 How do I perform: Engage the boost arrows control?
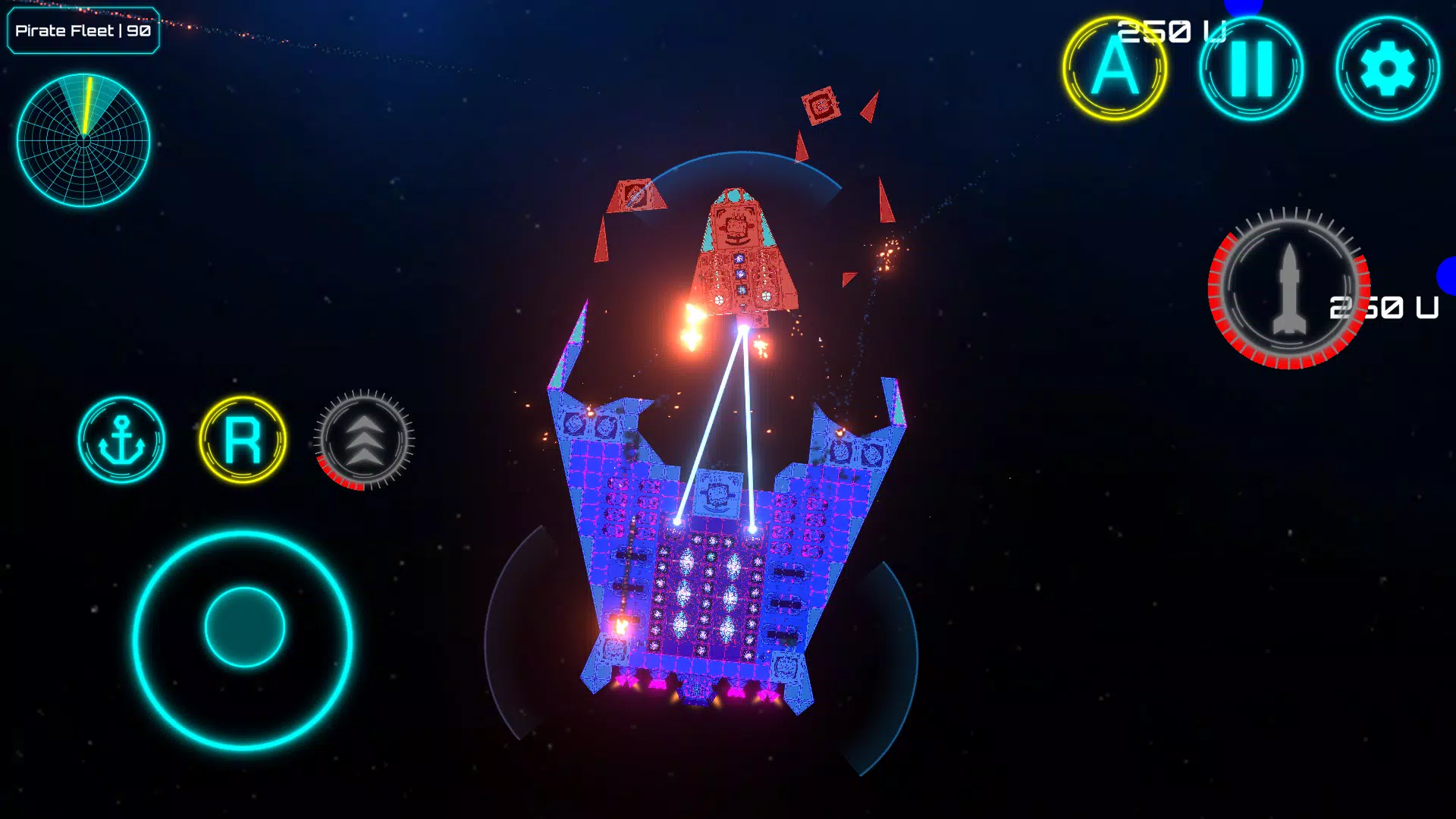[364, 441]
